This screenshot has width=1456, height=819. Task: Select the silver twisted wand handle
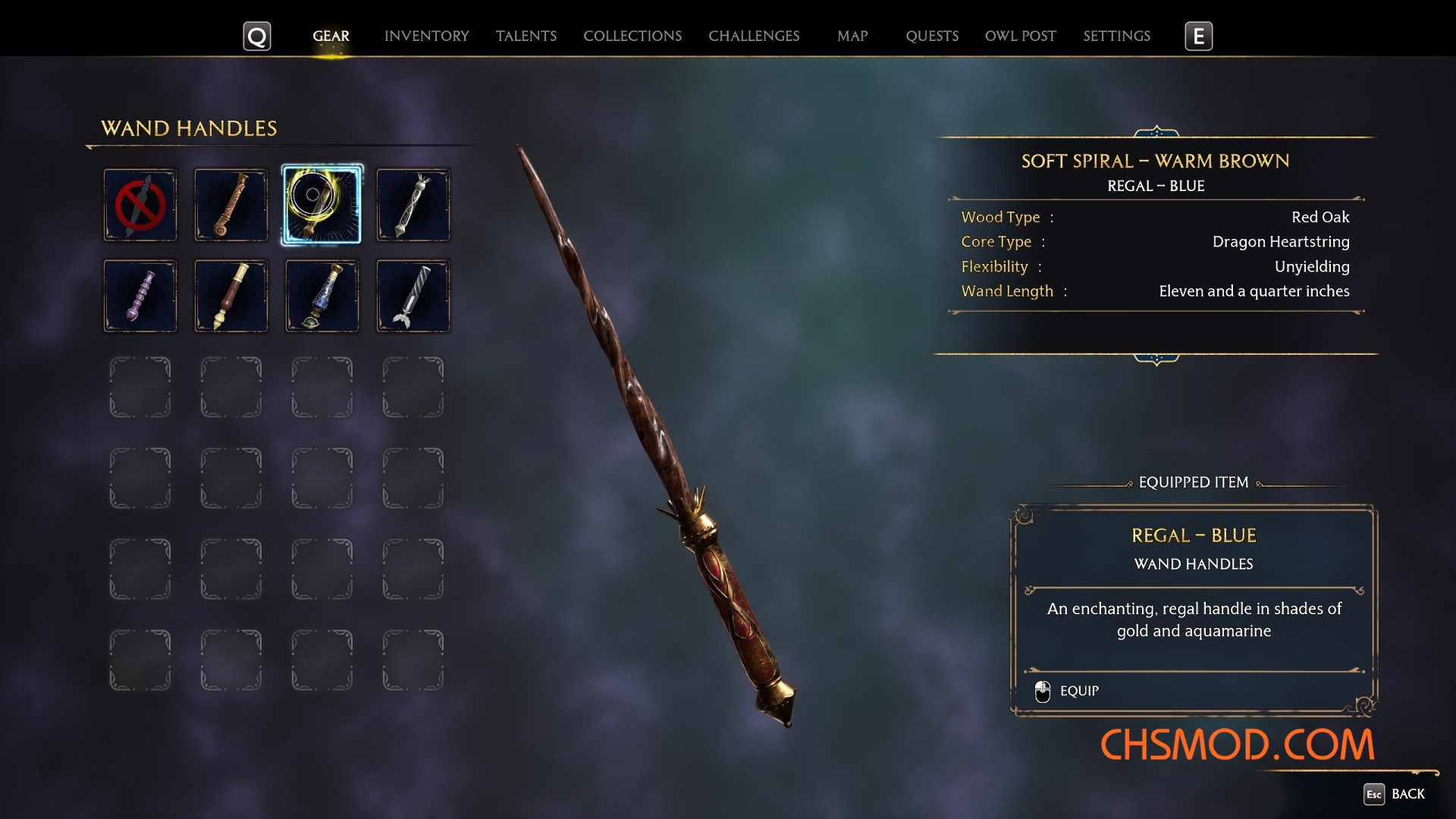[x=413, y=205]
